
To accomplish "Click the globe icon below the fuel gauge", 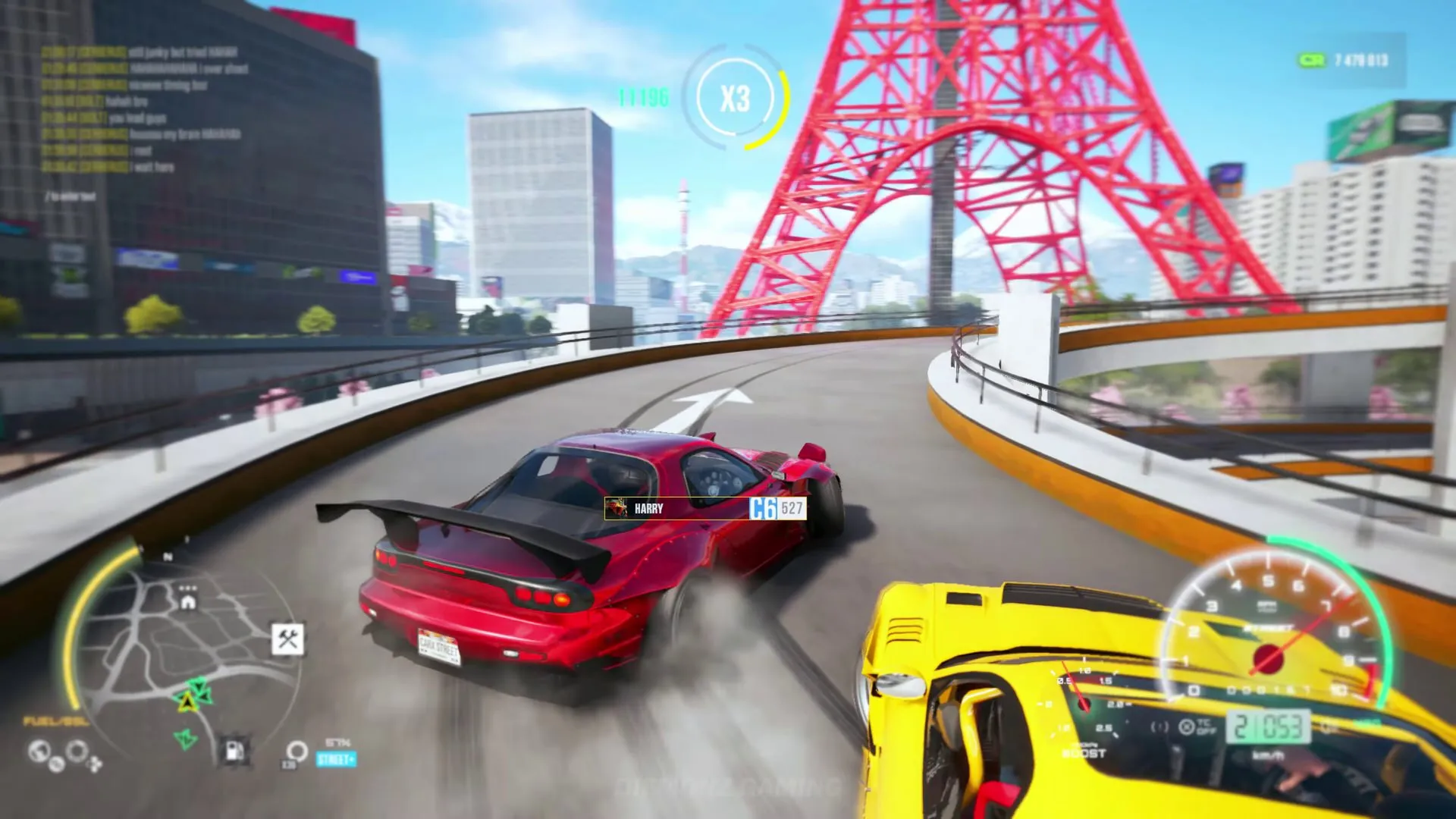I will (x=39, y=752).
